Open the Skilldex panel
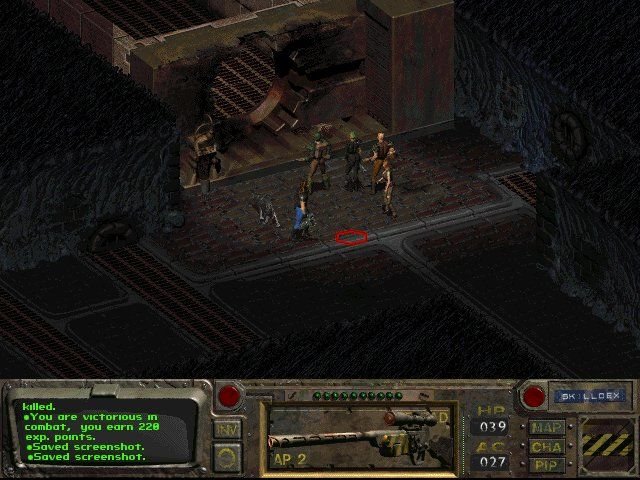This screenshot has height=480, width=640. [588, 396]
